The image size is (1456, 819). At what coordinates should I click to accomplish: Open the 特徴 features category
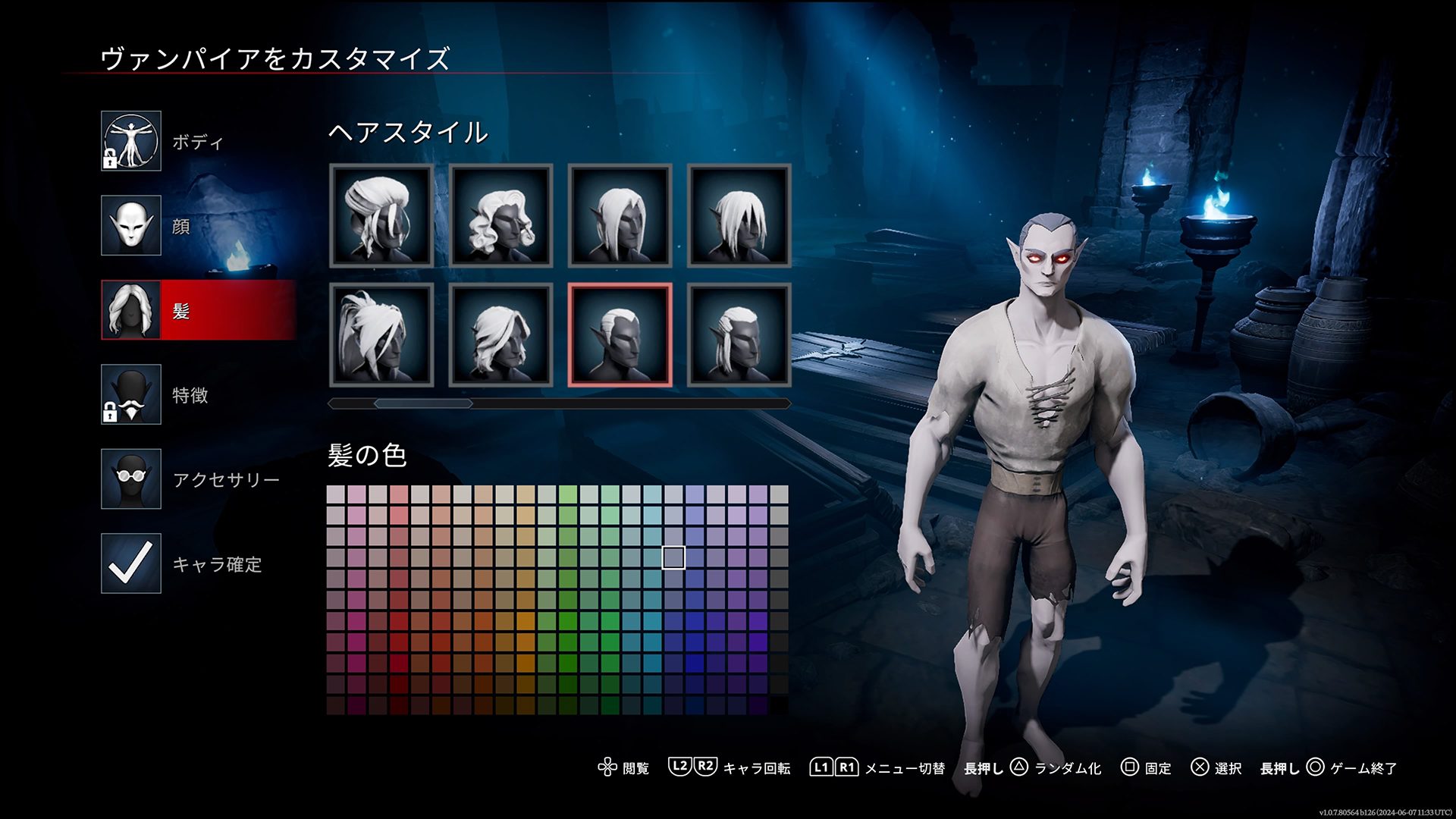[x=131, y=394]
